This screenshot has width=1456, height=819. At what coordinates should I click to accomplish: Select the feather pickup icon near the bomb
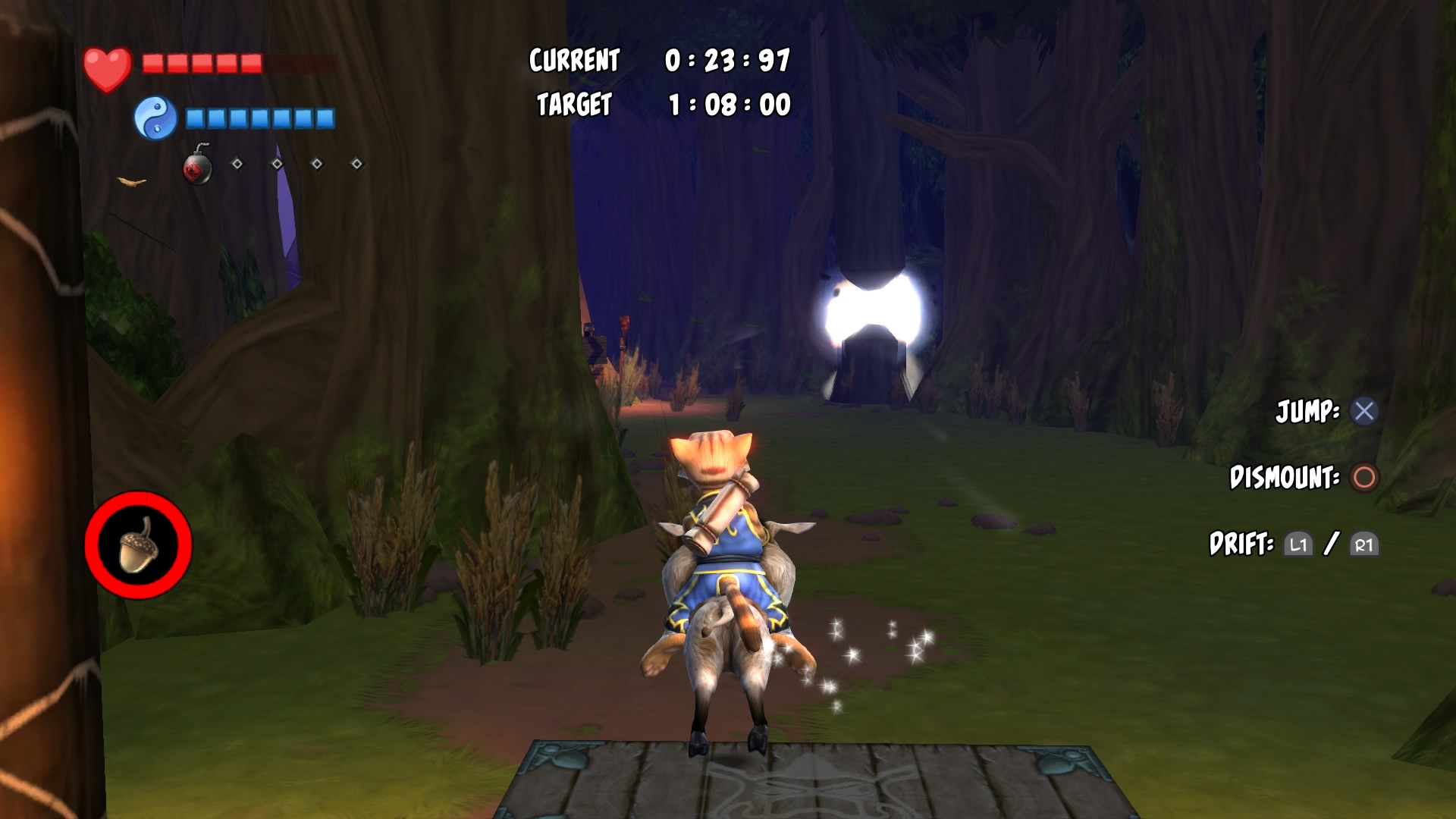tap(130, 182)
